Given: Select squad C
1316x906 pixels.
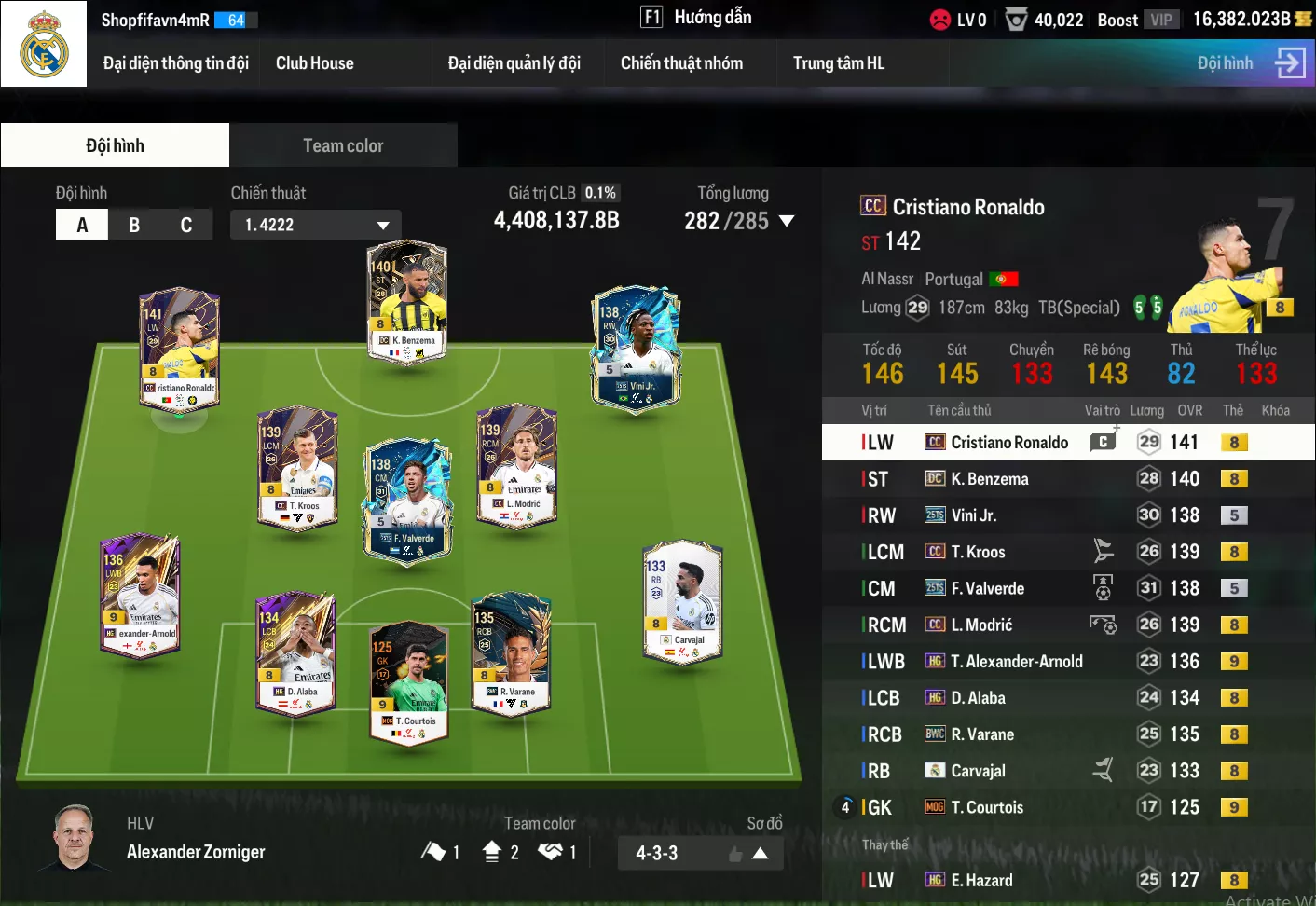Looking at the screenshot, I should click(x=186, y=225).
